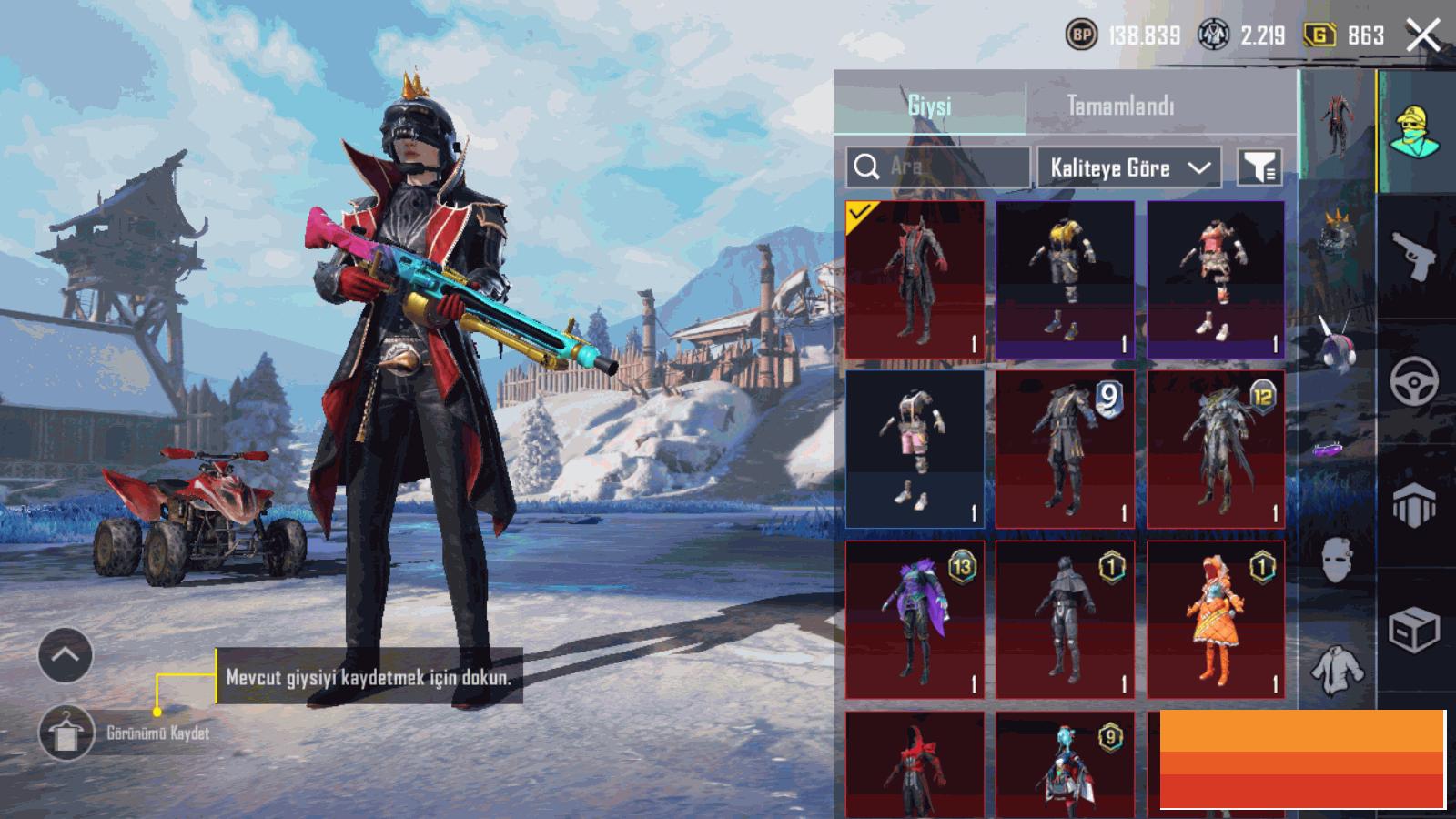Screen dimensions: 1456x819
Task: Select the orange dress outfit tile
Action: tap(1216, 620)
